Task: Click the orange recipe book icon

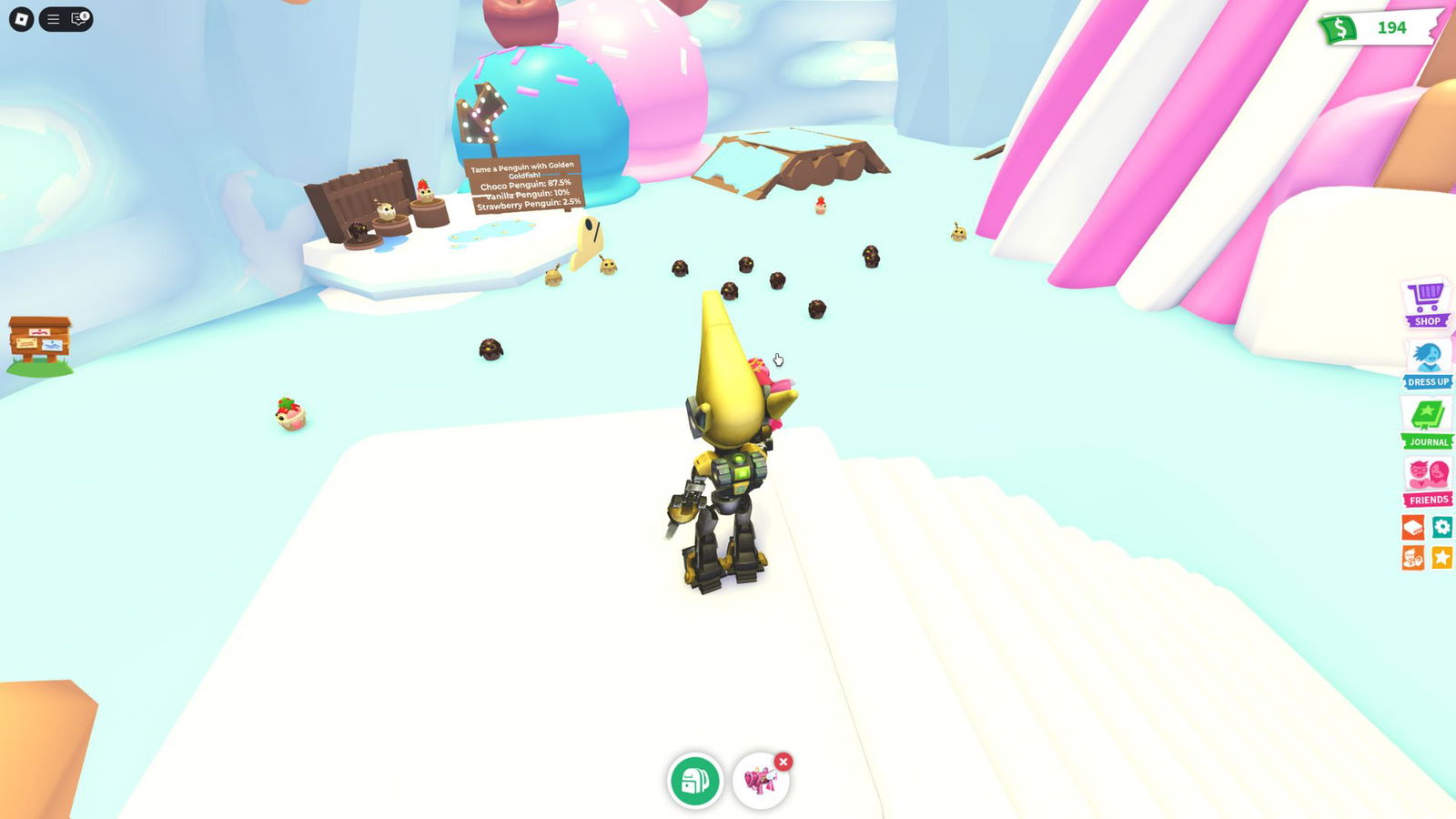Action: coord(1413,529)
